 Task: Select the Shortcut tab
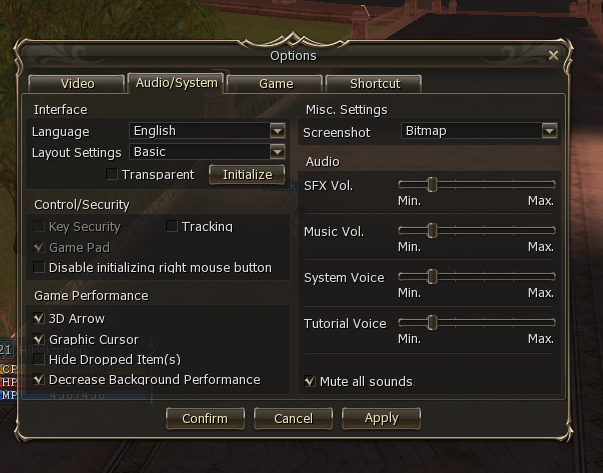pyautogui.click(x=375, y=84)
